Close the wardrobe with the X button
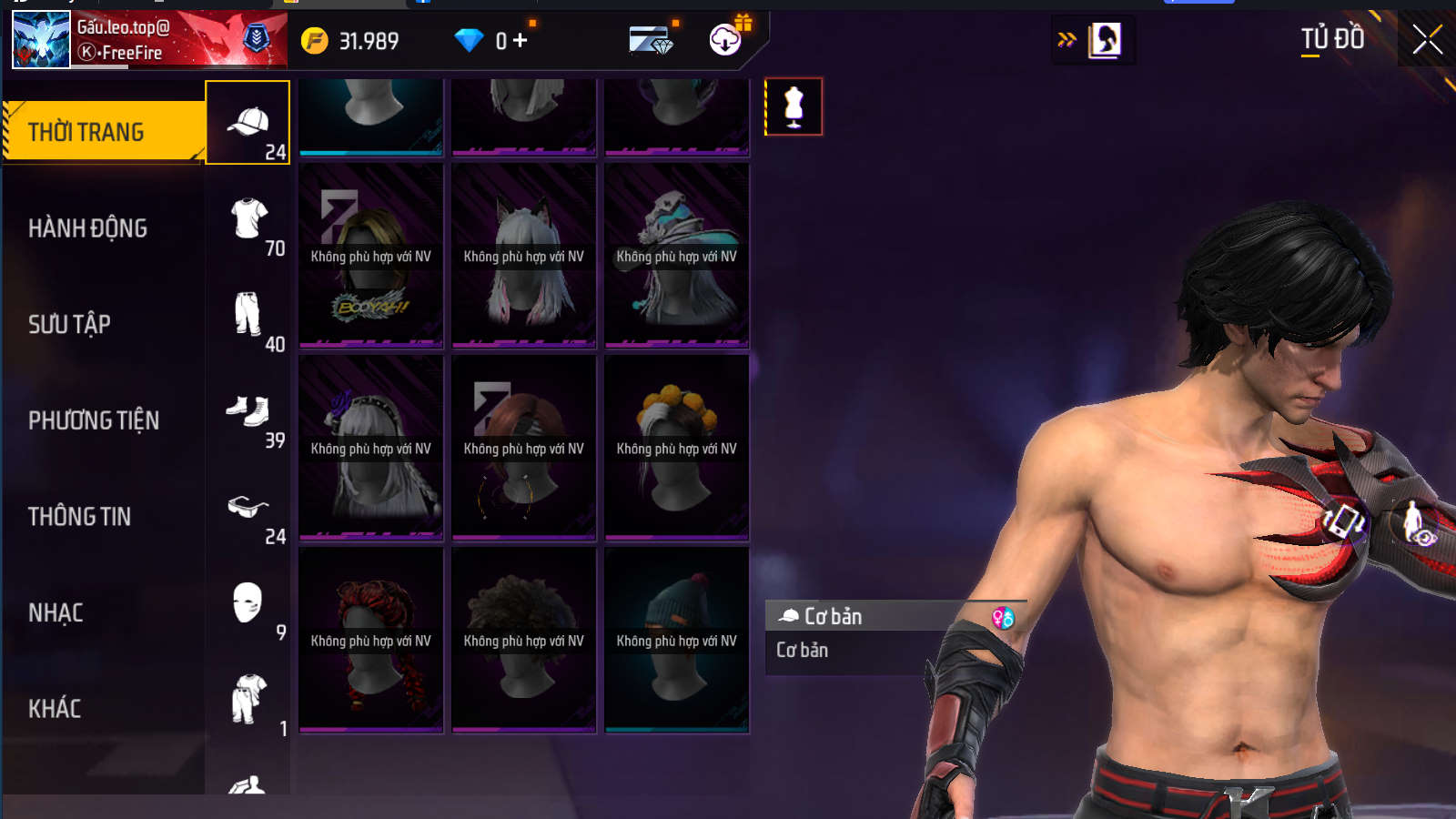 (1427, 40)
